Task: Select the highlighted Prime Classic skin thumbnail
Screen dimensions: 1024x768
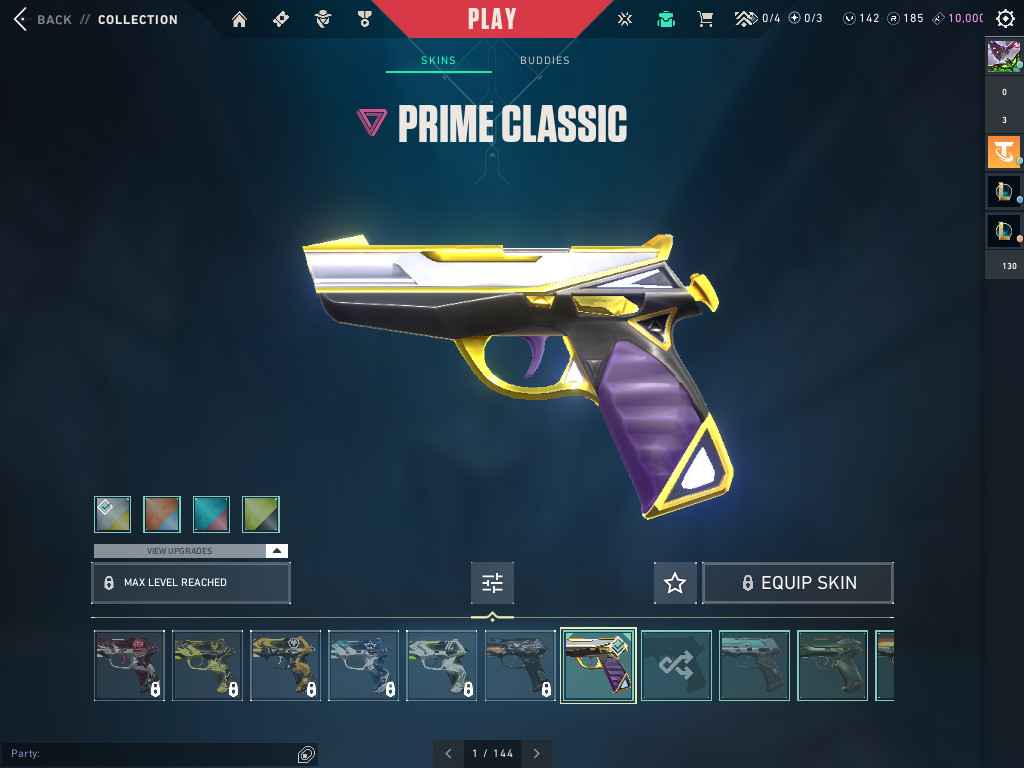Action: click(x=598, y=665)
